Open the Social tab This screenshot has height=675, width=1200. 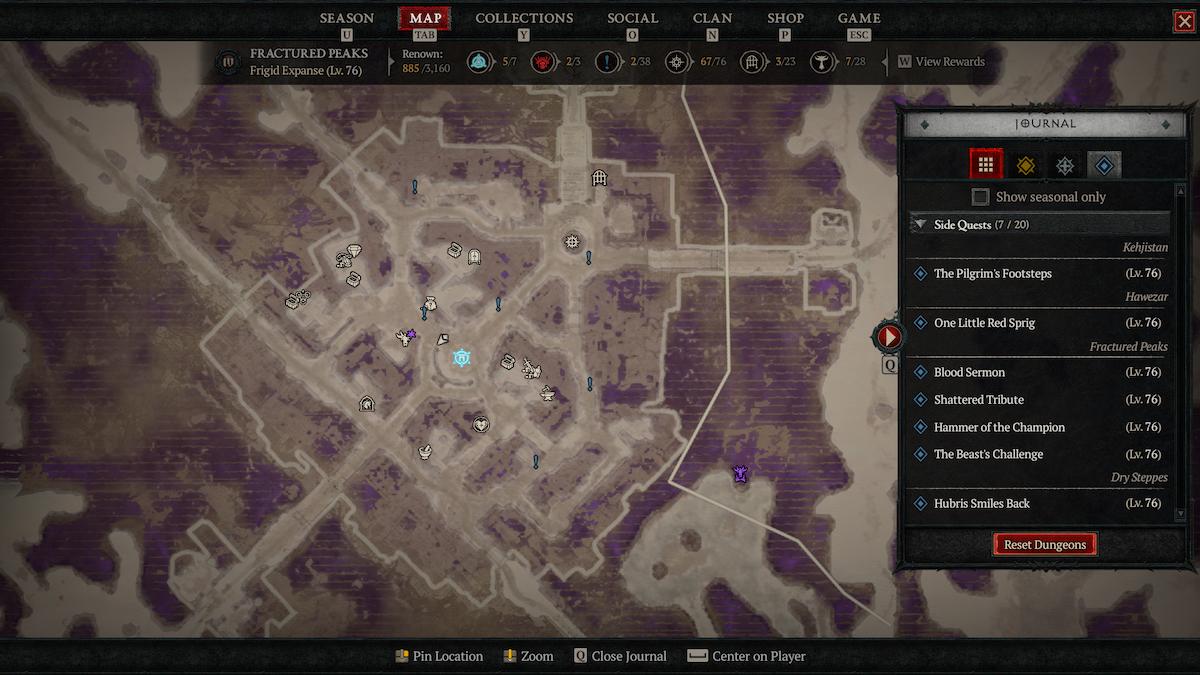tap(632, 18)
